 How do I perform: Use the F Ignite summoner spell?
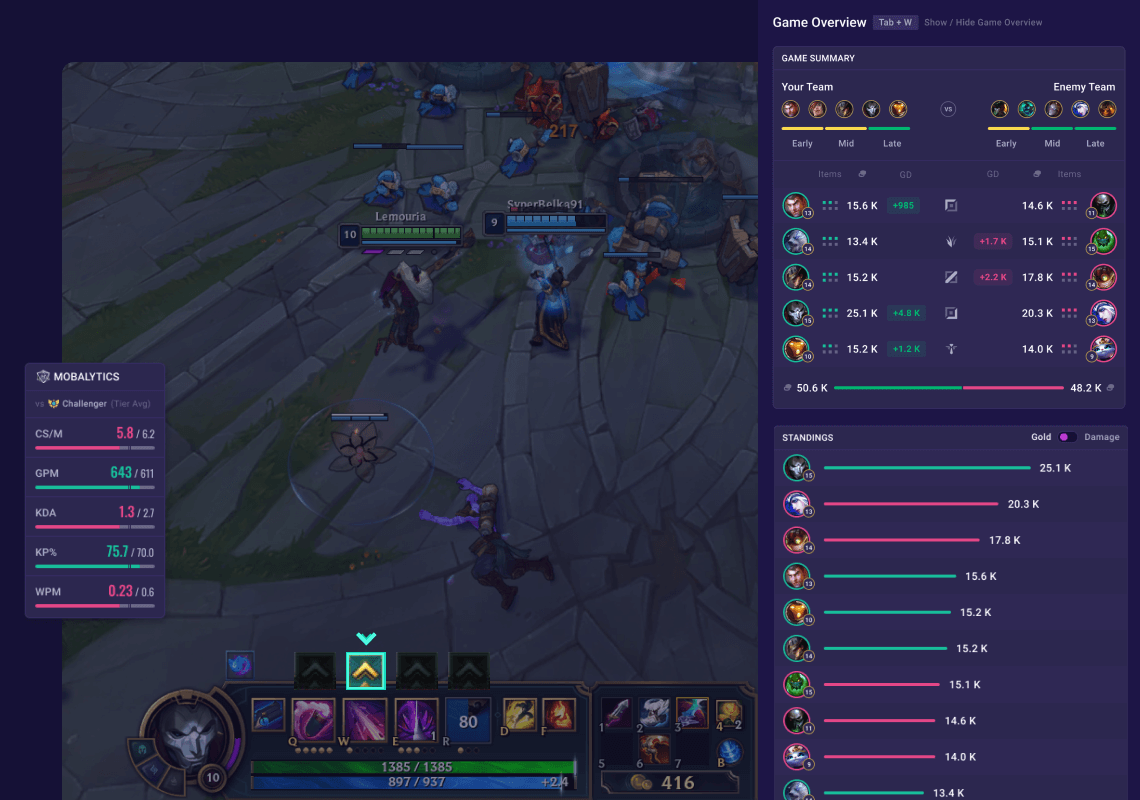[558, 714]
